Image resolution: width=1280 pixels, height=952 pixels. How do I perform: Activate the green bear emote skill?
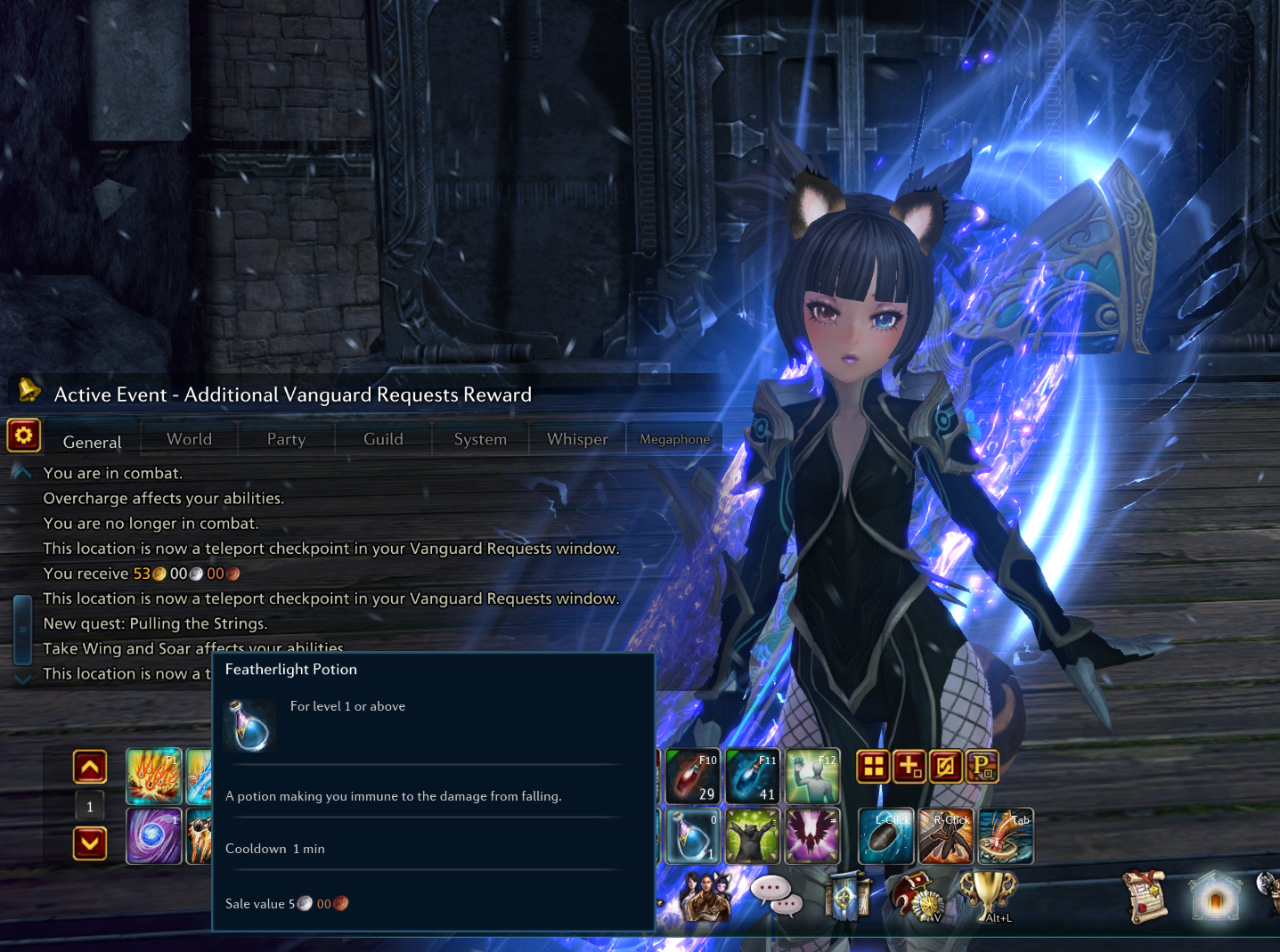(752, 836)
